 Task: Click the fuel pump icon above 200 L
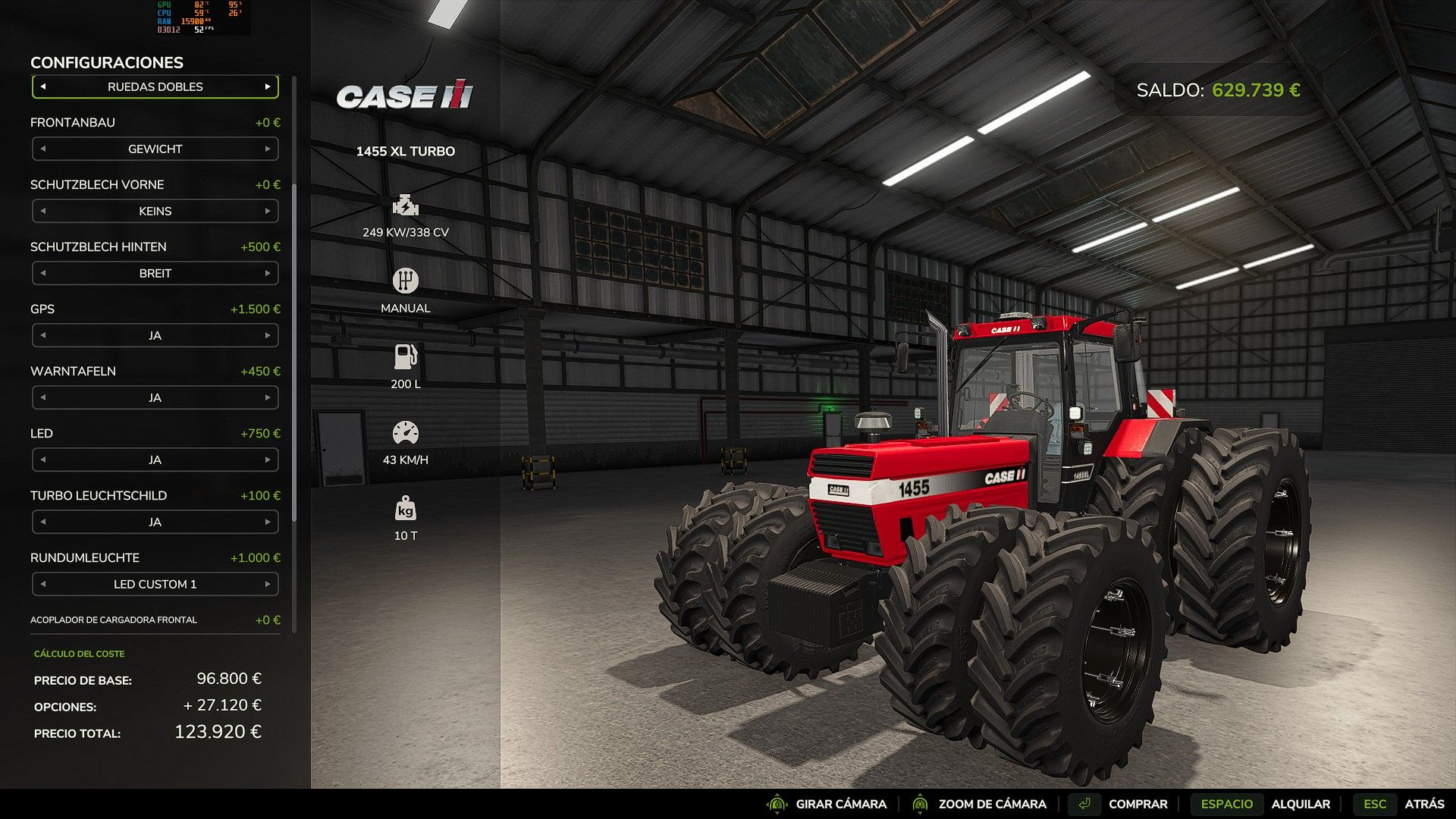tap(406, 356)
